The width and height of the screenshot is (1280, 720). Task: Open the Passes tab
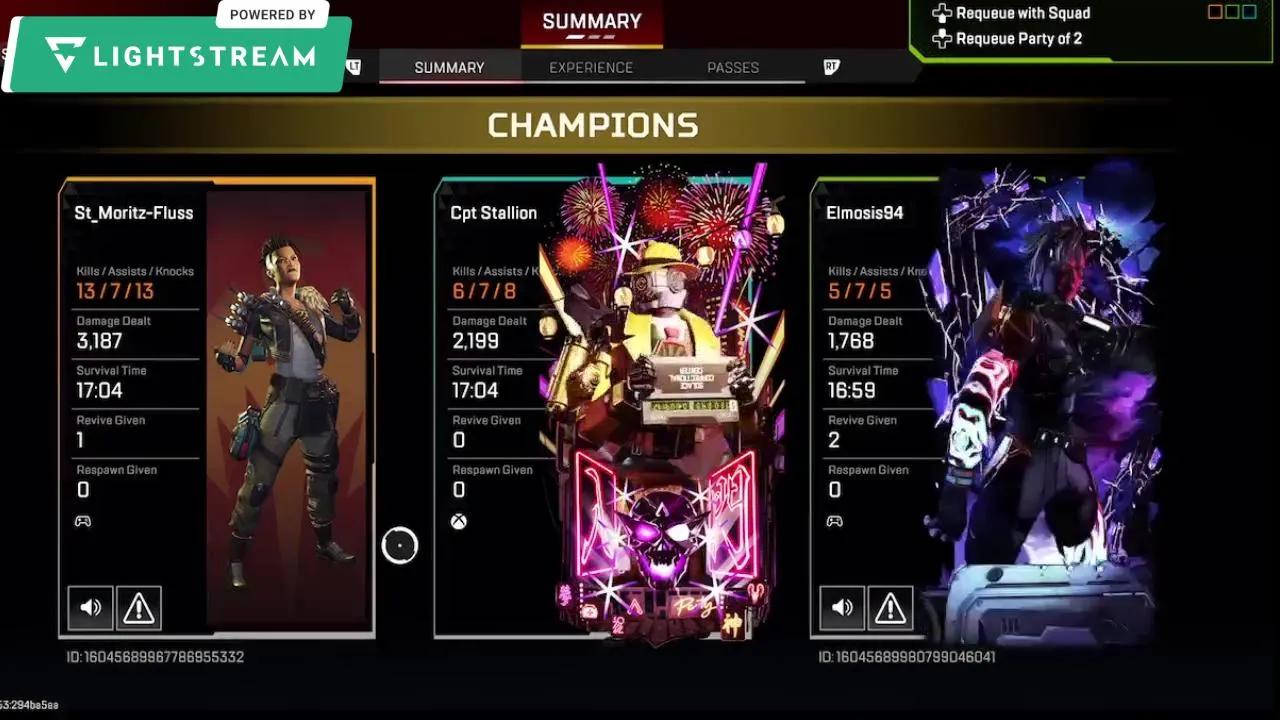coord(733,67)
